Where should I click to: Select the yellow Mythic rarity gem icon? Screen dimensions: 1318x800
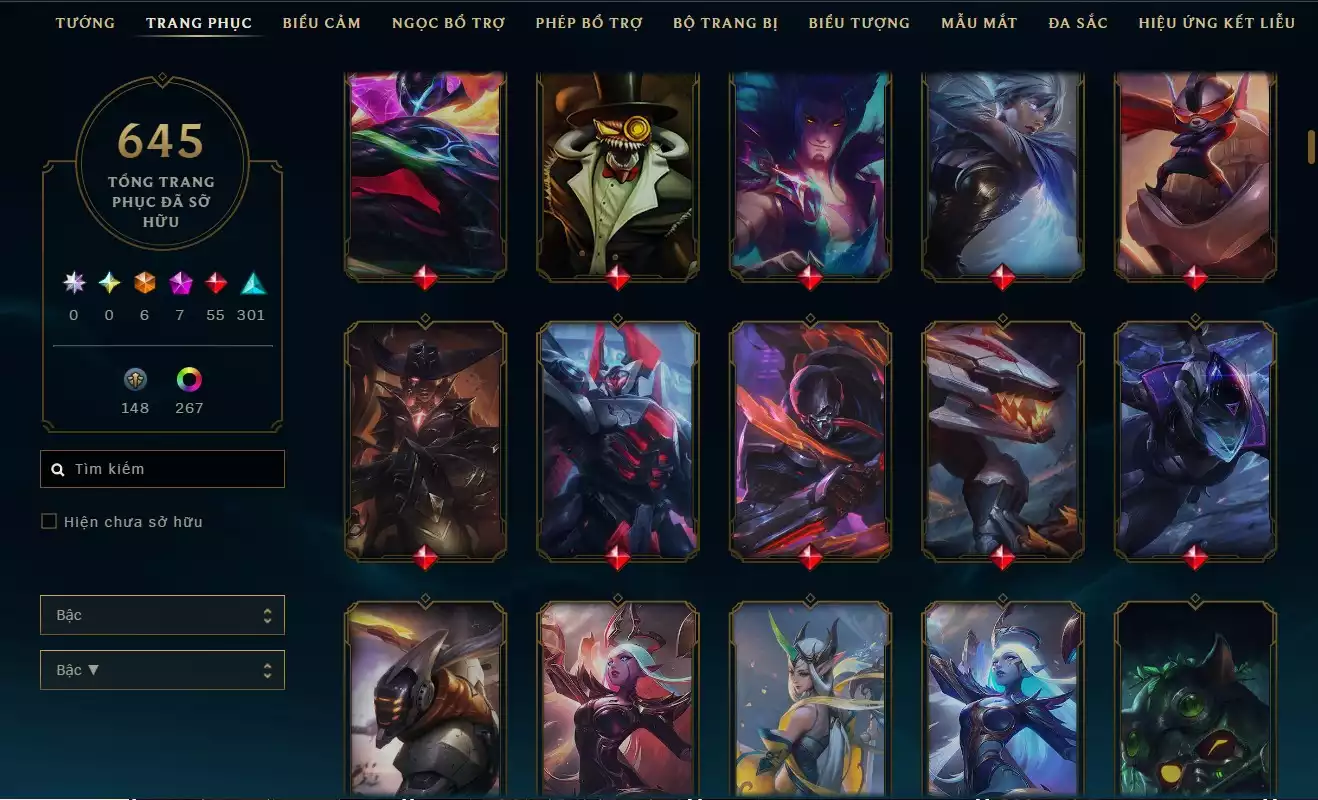pos(108,284)
